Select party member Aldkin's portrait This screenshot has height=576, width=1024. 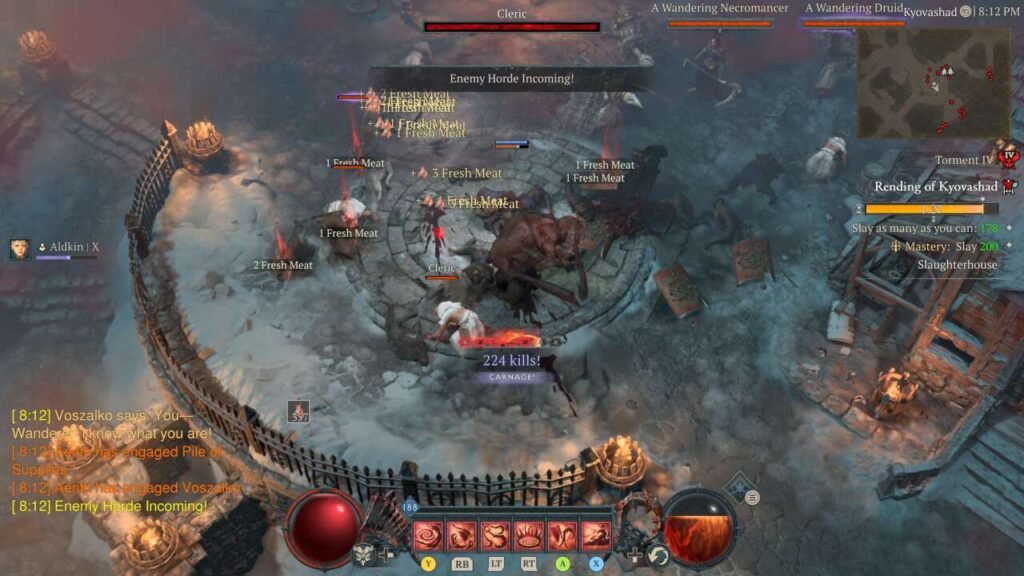19,249
